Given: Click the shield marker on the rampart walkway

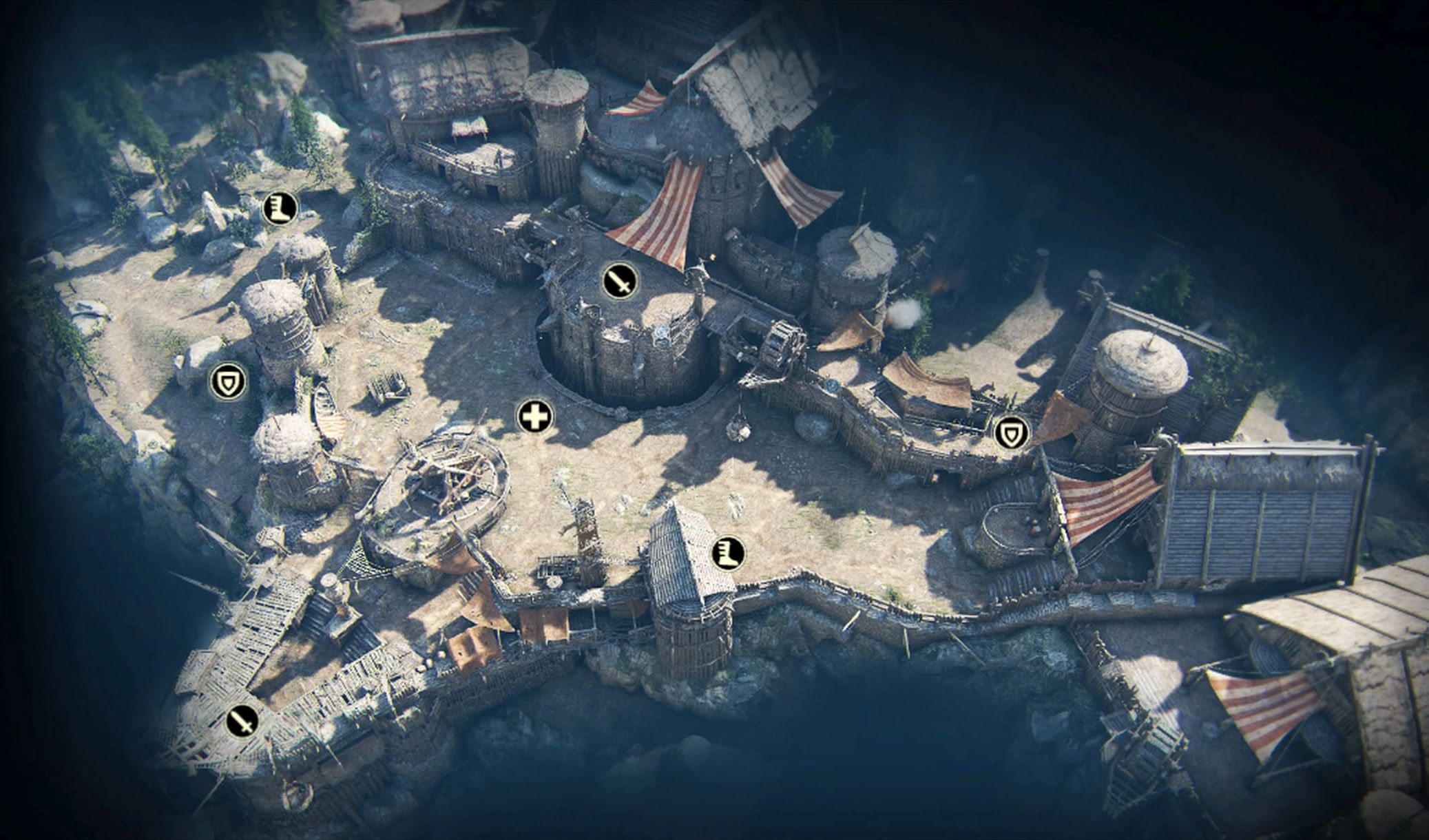Looking at the screenshot, I should 1012,433.
